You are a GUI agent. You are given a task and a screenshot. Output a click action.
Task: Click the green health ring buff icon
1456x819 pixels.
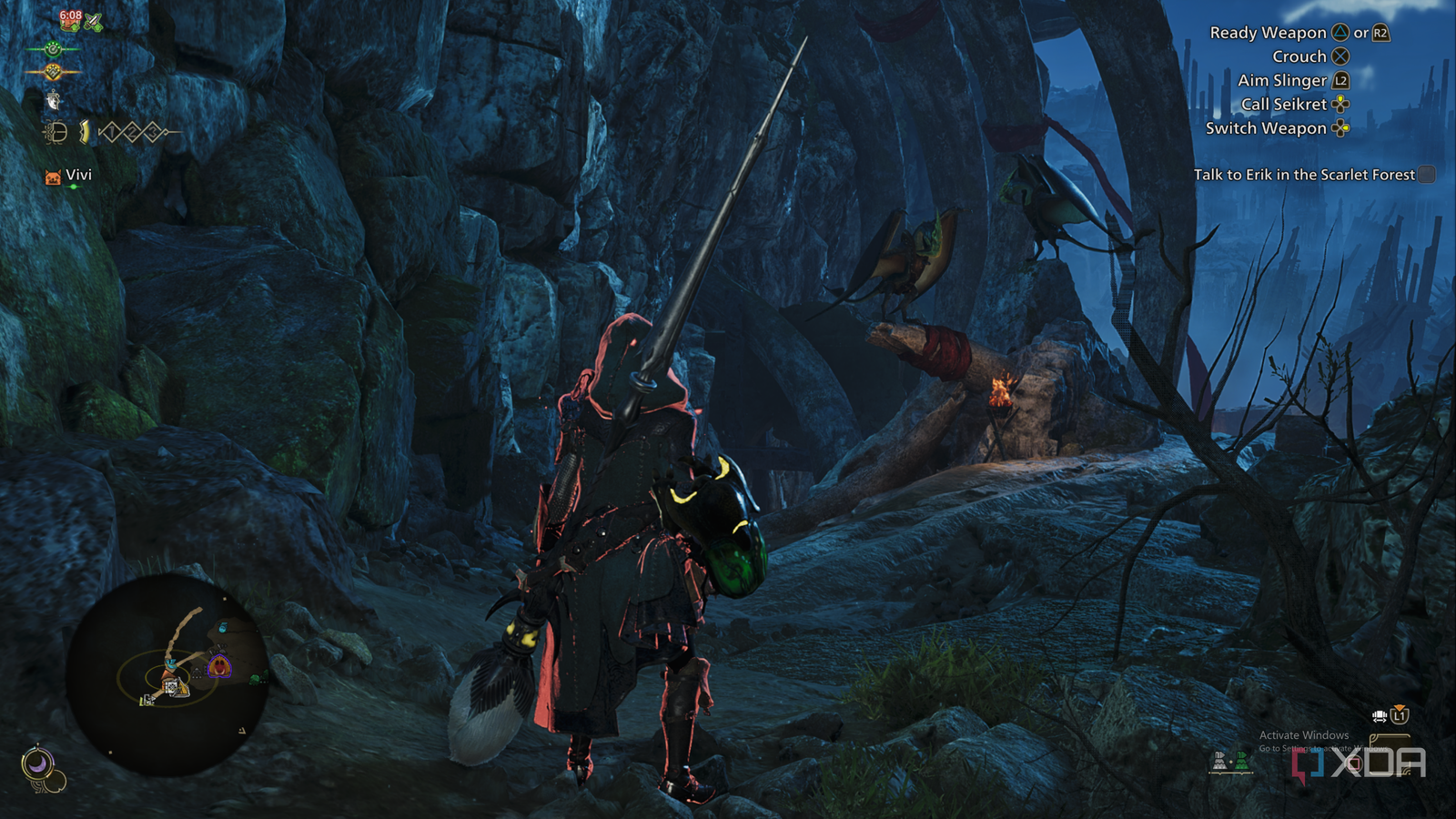point(54,50)
